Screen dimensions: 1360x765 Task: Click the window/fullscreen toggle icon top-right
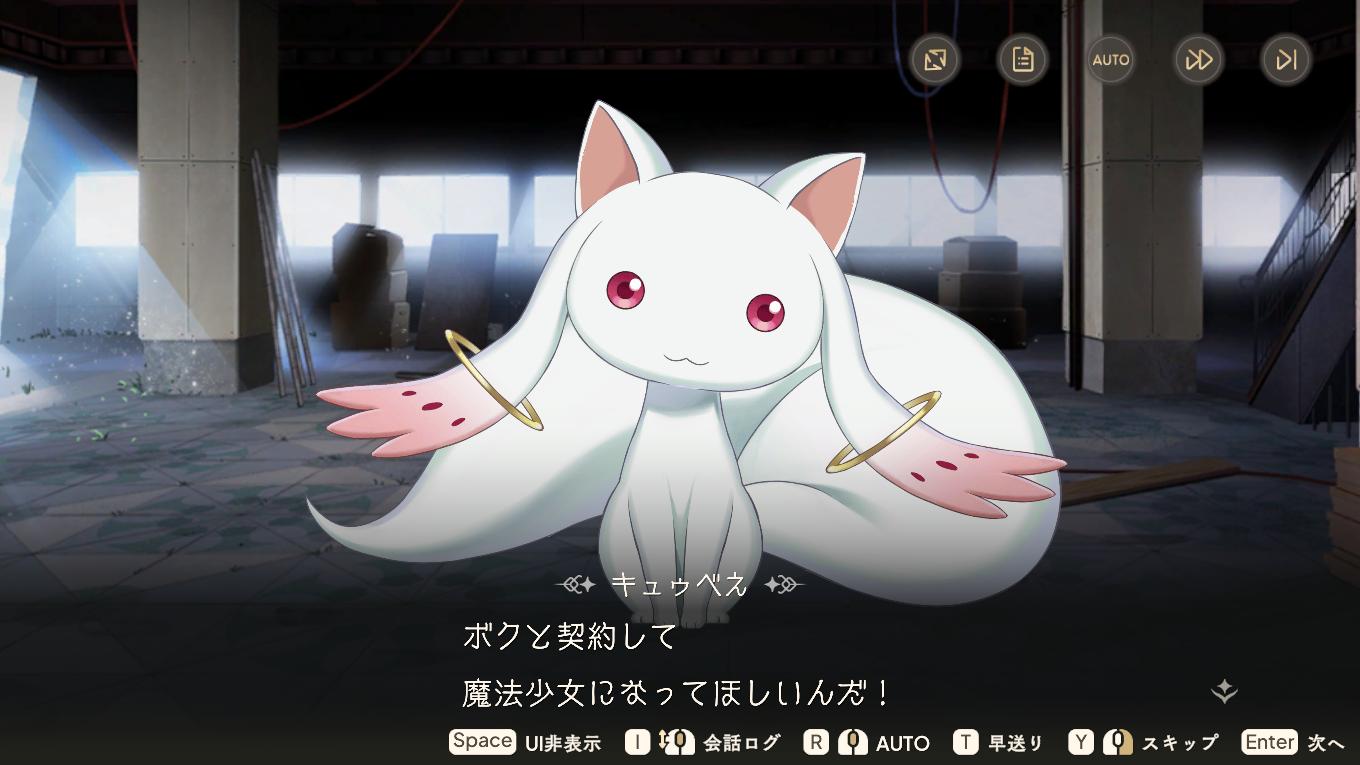click(936, 60)
